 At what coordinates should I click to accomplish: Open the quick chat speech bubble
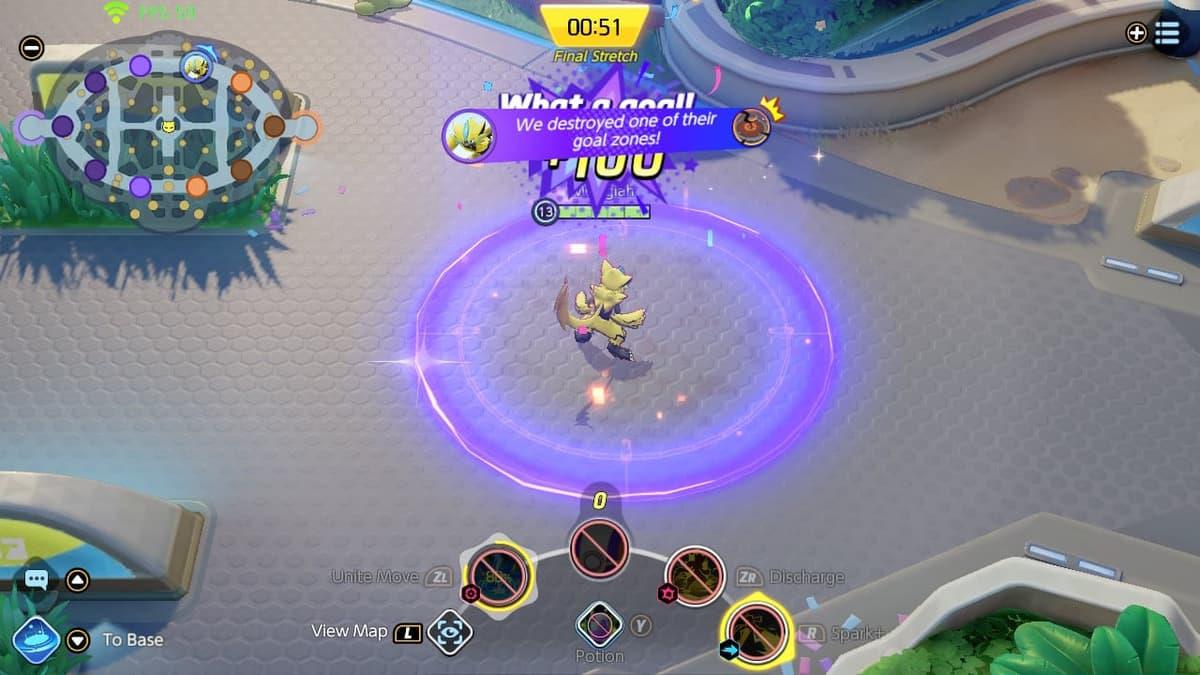pyautogui.click(x=37, y=579)
